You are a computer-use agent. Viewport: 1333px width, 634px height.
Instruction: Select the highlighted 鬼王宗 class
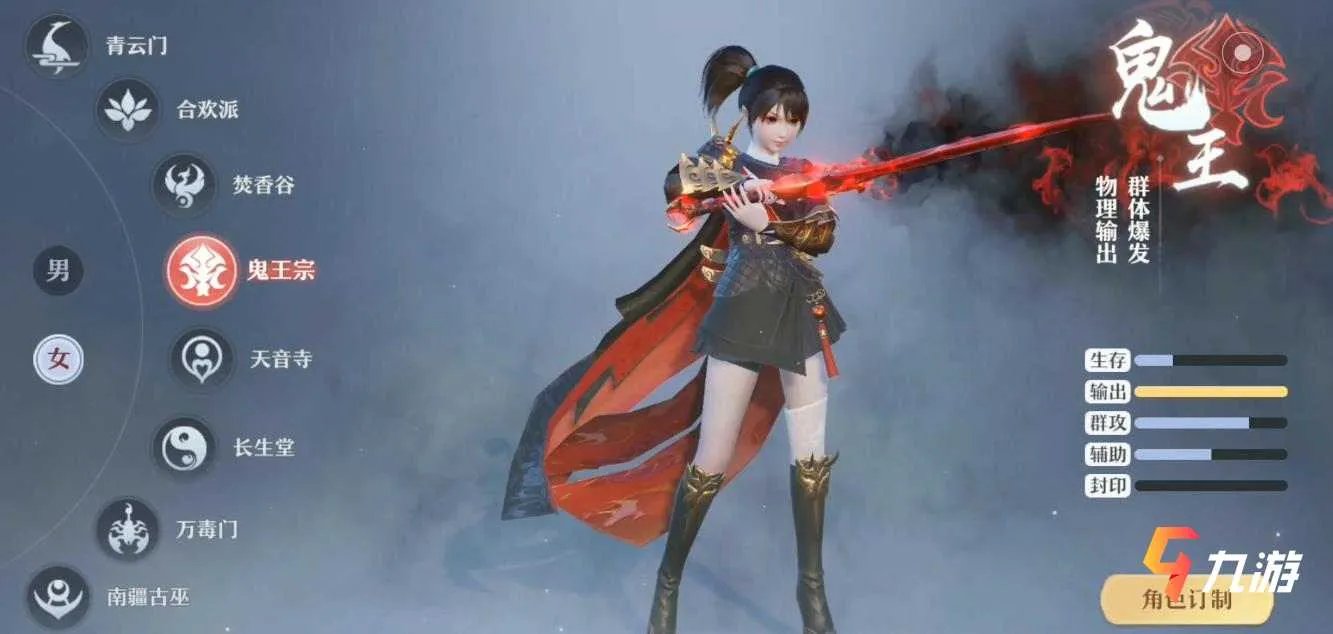(202, 270)
